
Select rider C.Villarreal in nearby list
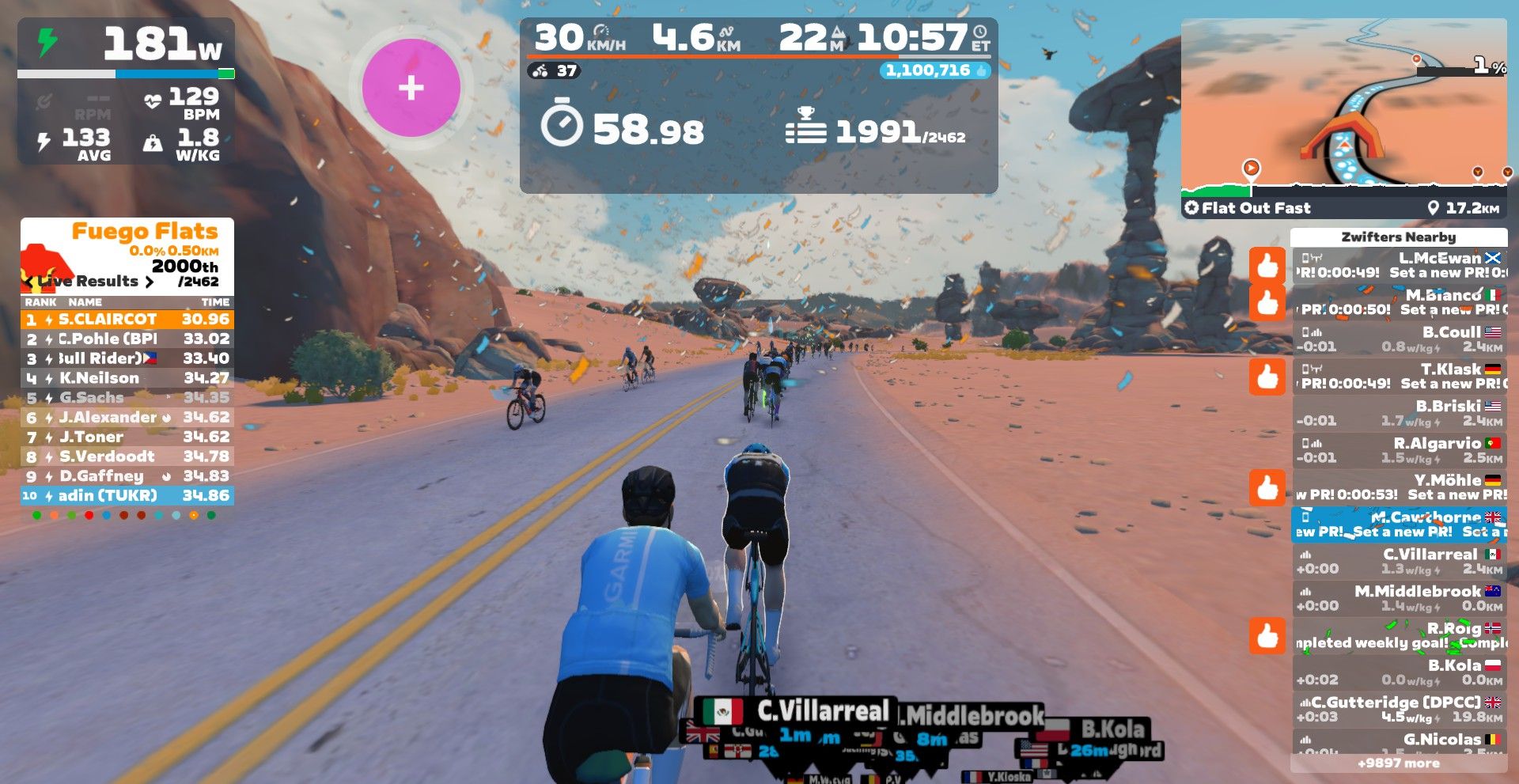1399,561
